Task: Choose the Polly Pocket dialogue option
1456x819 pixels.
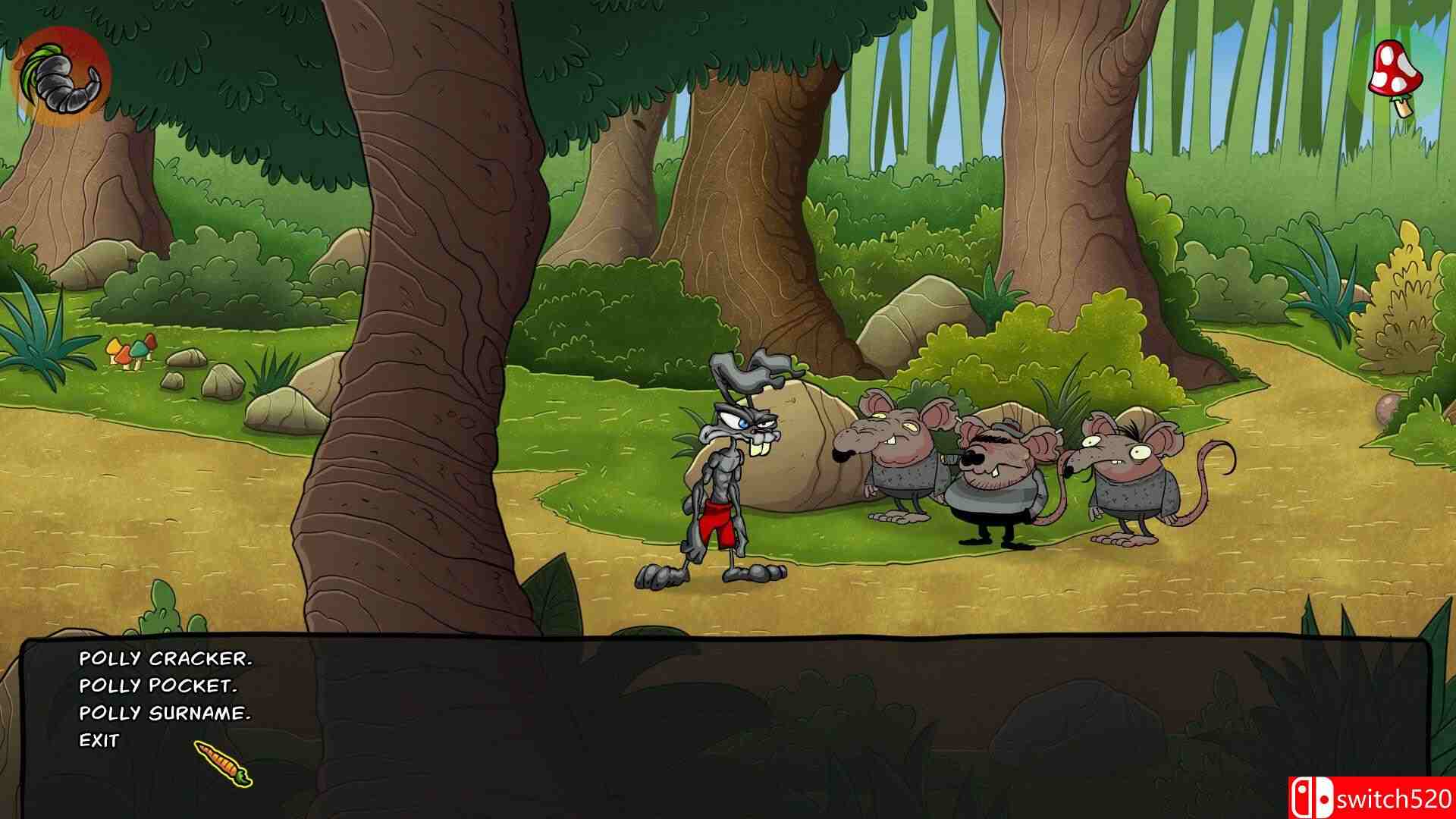Action: tap(159, 686)
